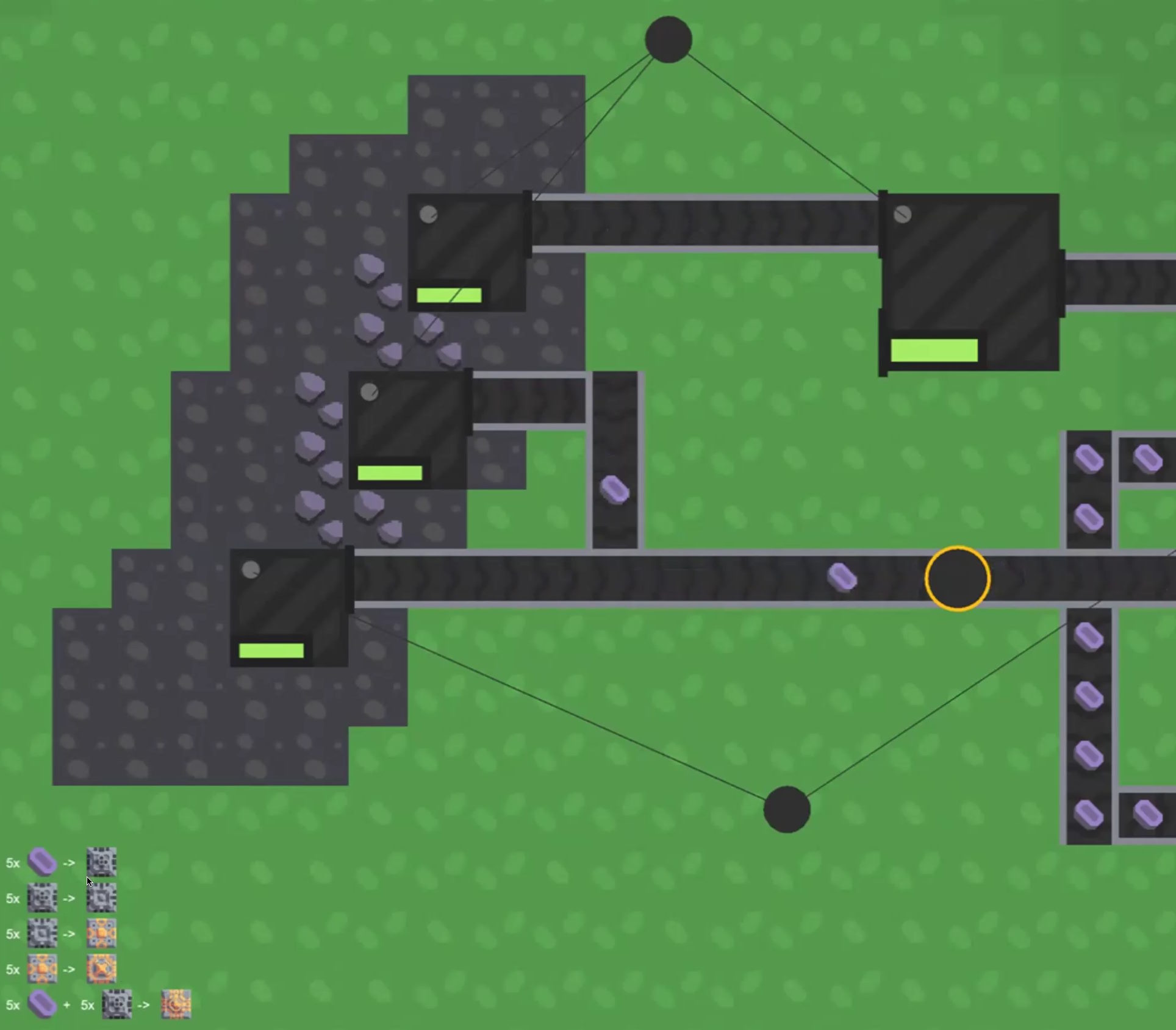This screenshot has height=1030, width=1176.
Task: Click the combined recipe's golden swirl output tile
Action: pos(176,1004)
